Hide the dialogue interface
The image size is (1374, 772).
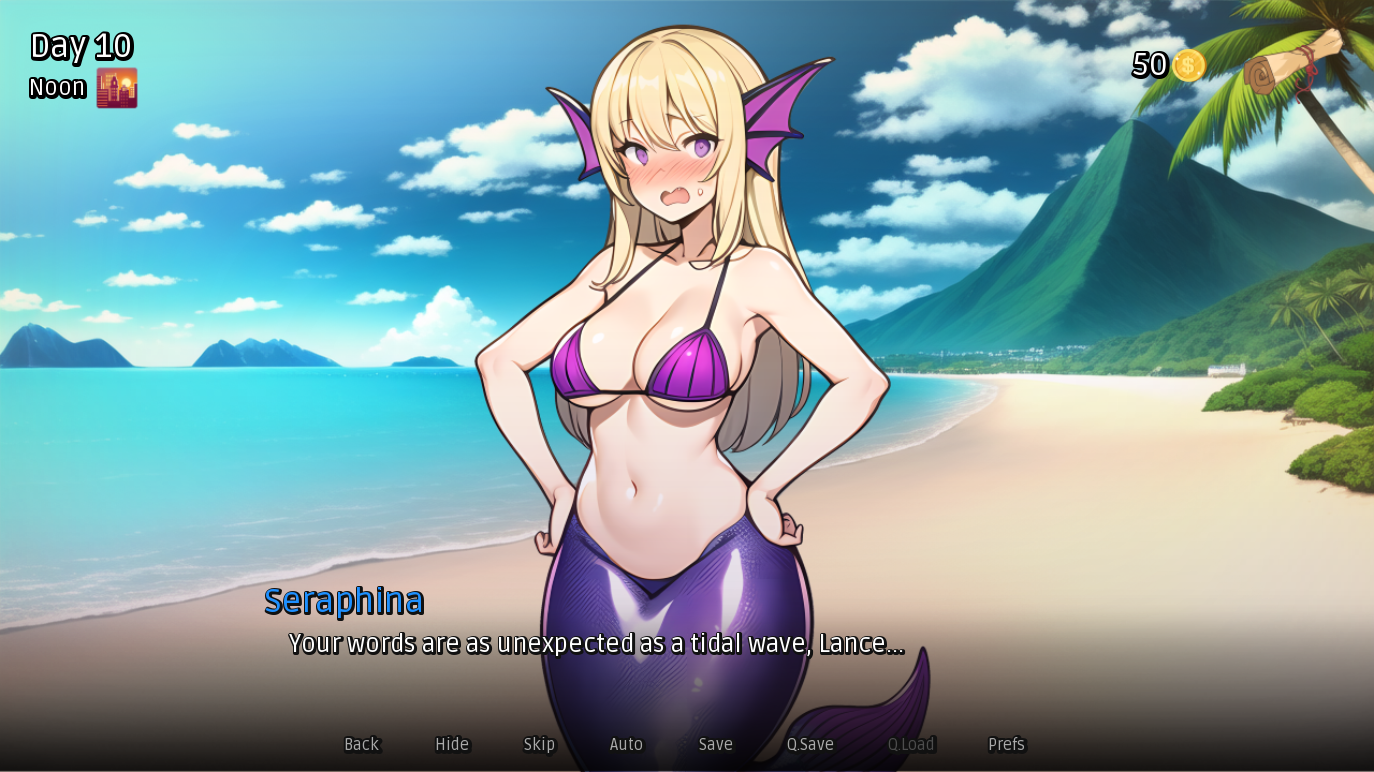tap(452, 744)
